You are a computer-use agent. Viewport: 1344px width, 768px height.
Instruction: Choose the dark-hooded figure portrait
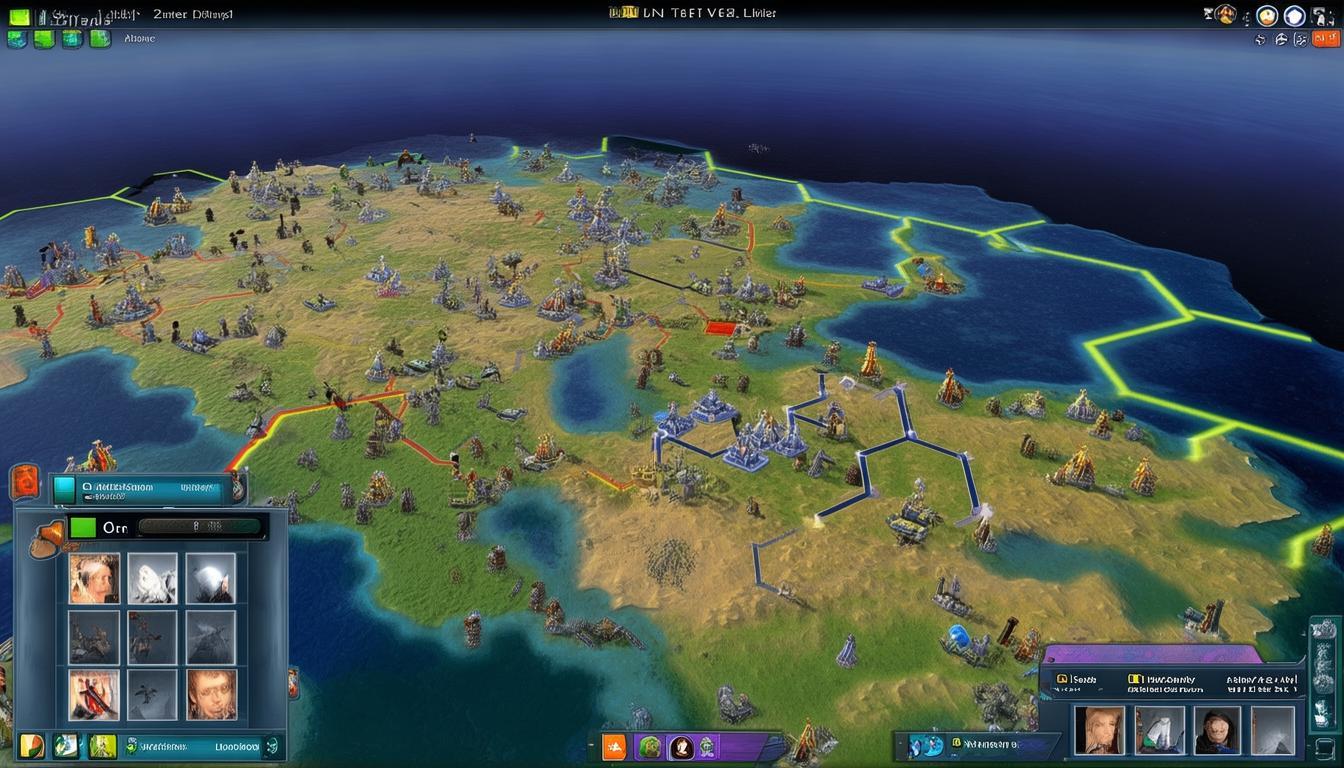click(1216, 729)
